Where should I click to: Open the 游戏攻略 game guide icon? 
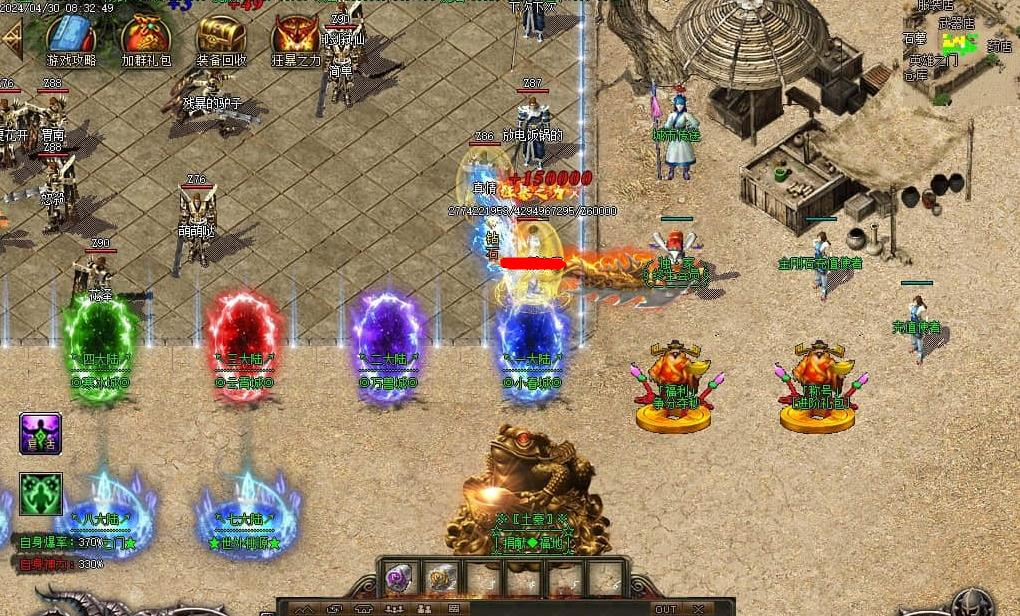click(71, 37)
